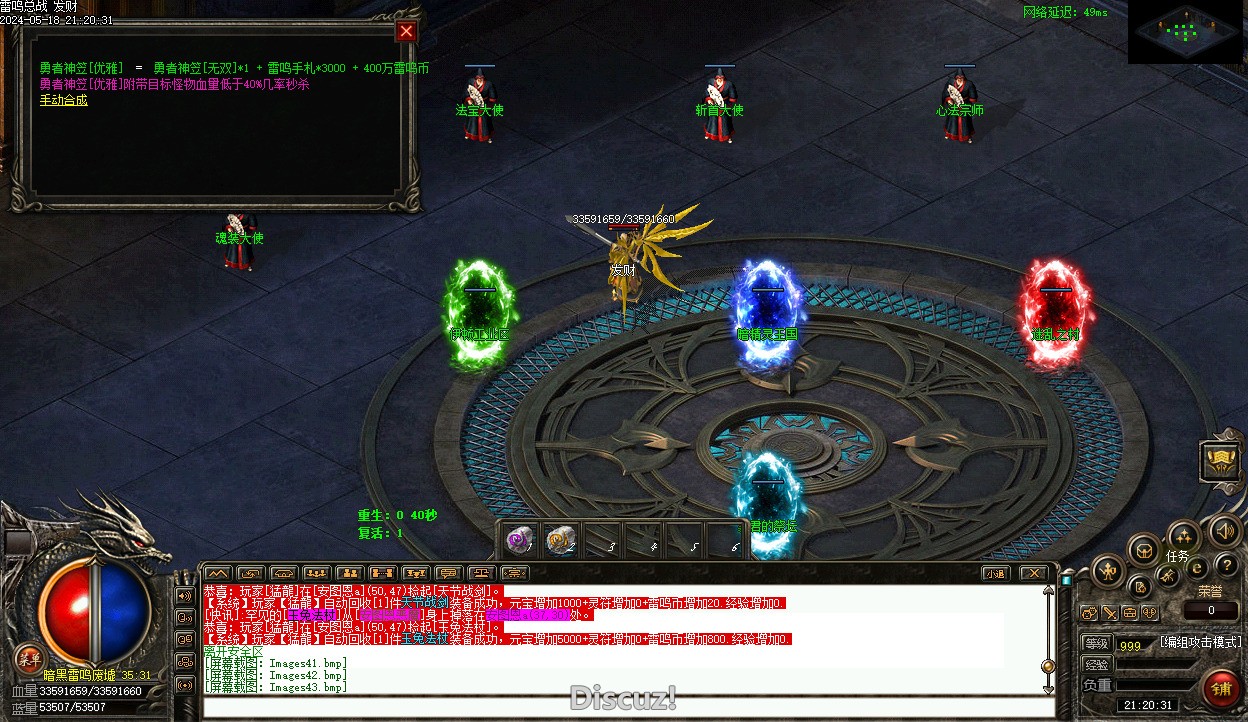Open the red 菜单 menu button

29,657
